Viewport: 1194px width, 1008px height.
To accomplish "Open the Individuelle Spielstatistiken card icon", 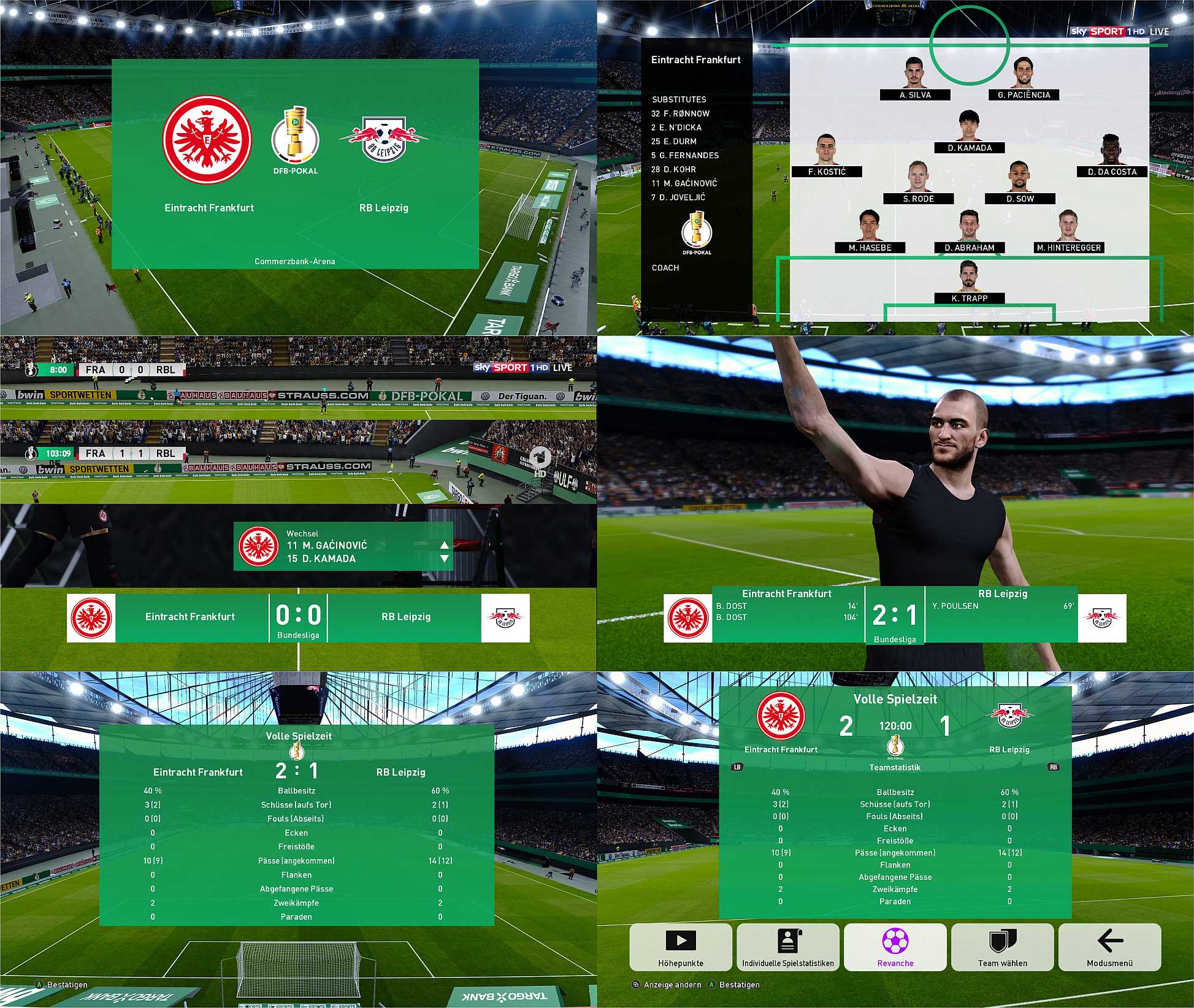I will 789,942.
